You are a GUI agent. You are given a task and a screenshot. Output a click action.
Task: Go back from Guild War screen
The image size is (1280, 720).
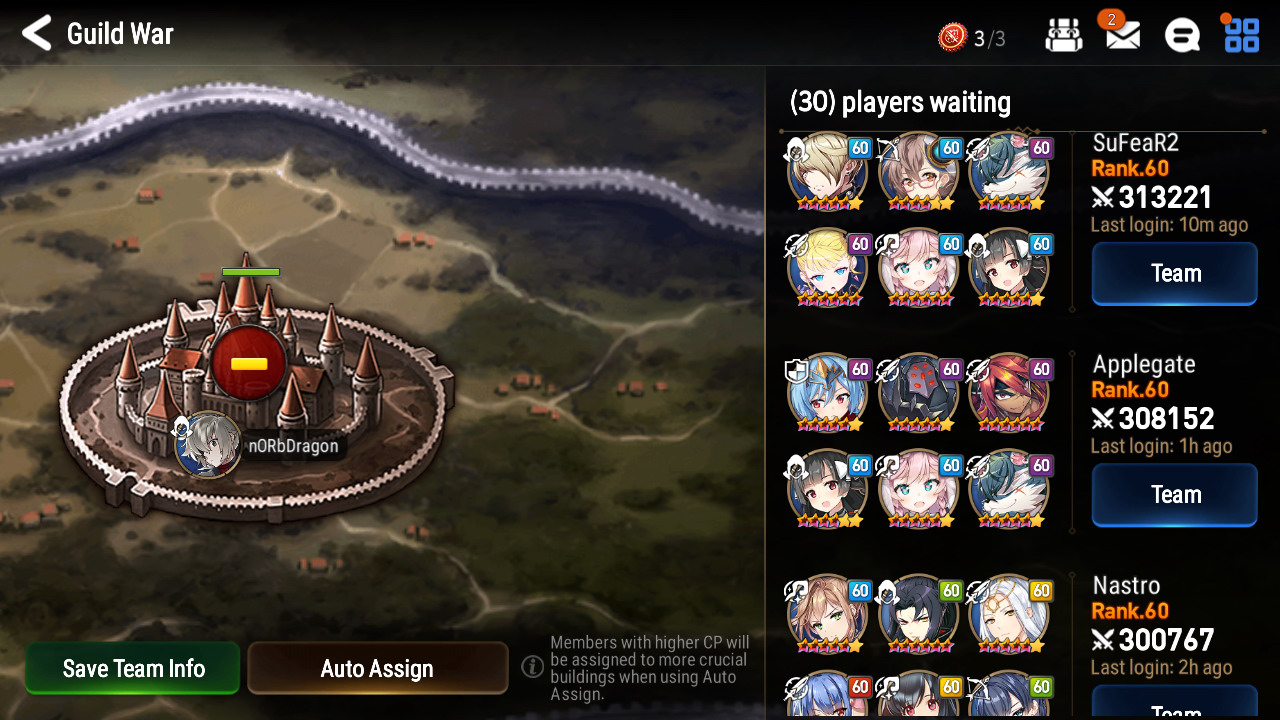point(37,34)
